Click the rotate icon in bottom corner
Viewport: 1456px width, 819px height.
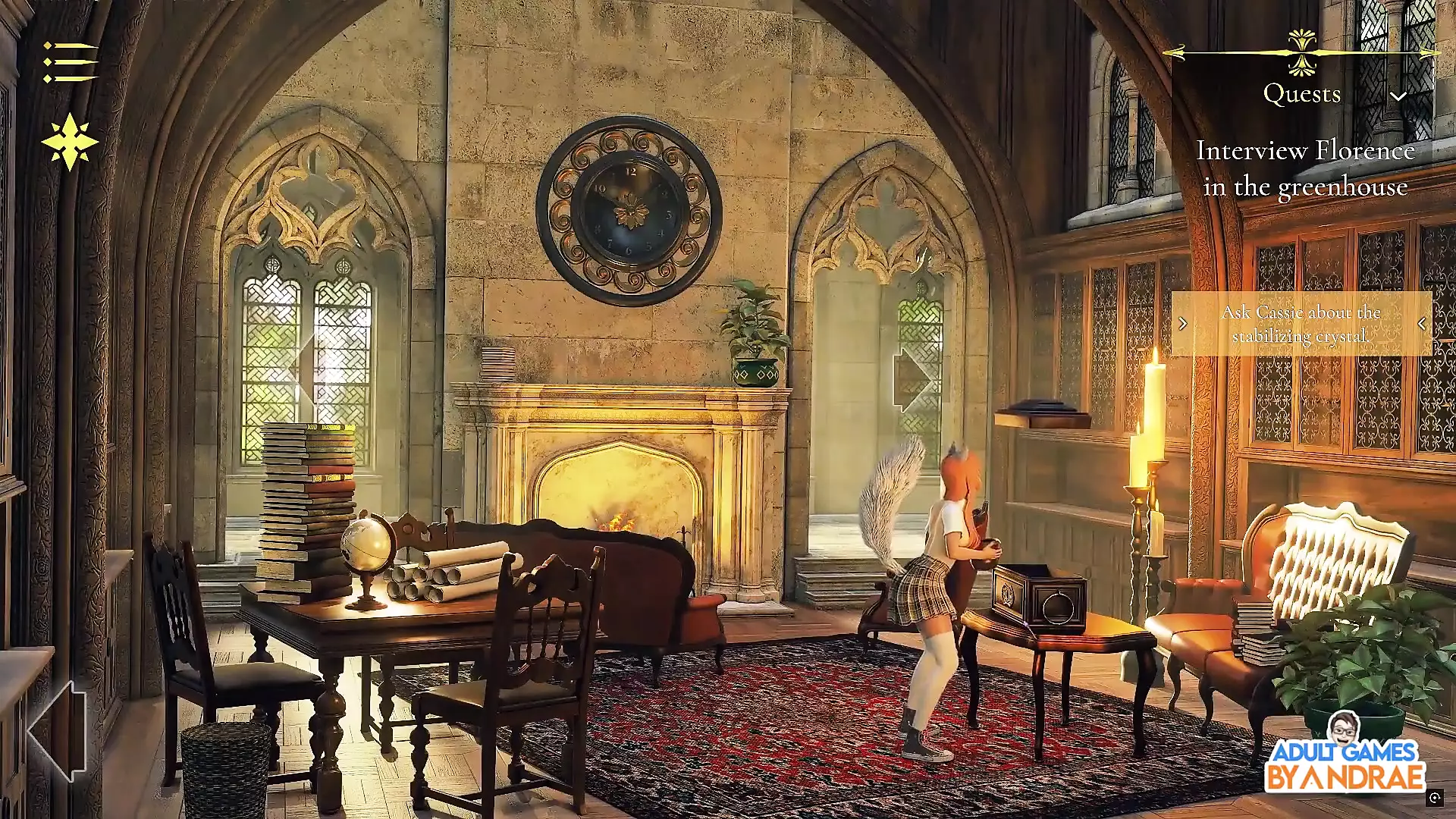click(1434, 797)
